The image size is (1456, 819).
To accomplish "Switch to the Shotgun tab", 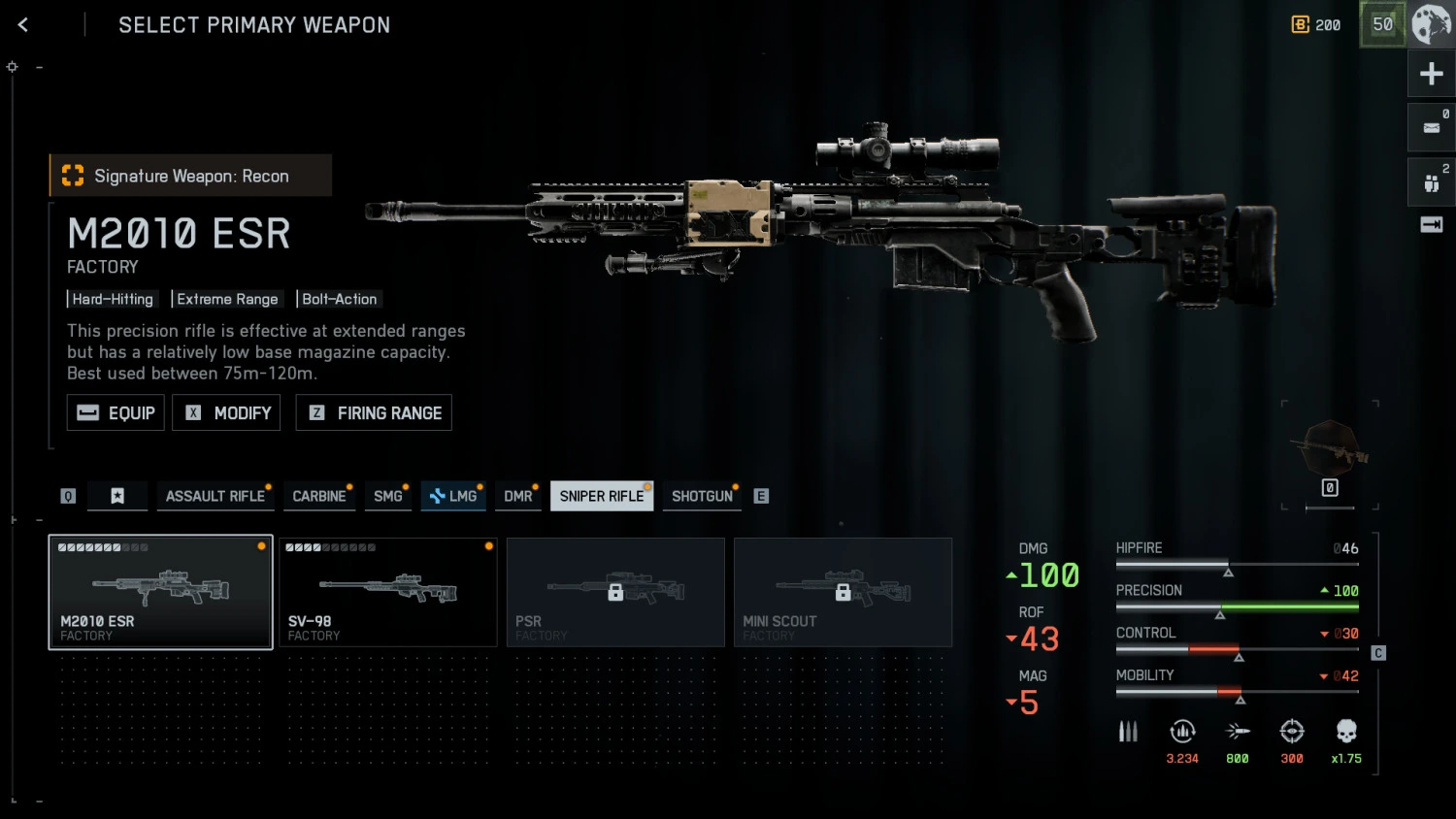I will [x=702, y=496].
